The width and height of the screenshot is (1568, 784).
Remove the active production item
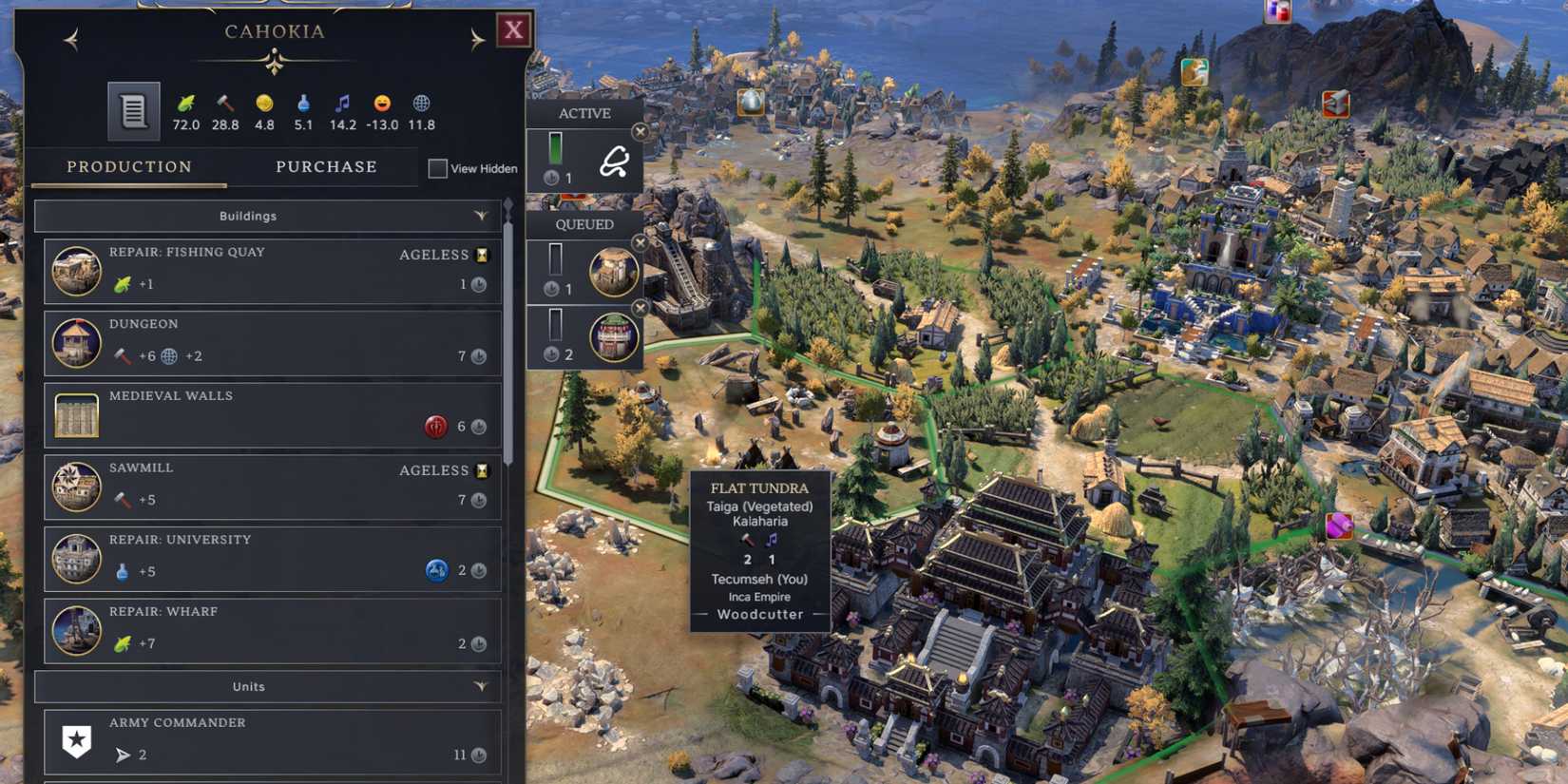[641, 132]
